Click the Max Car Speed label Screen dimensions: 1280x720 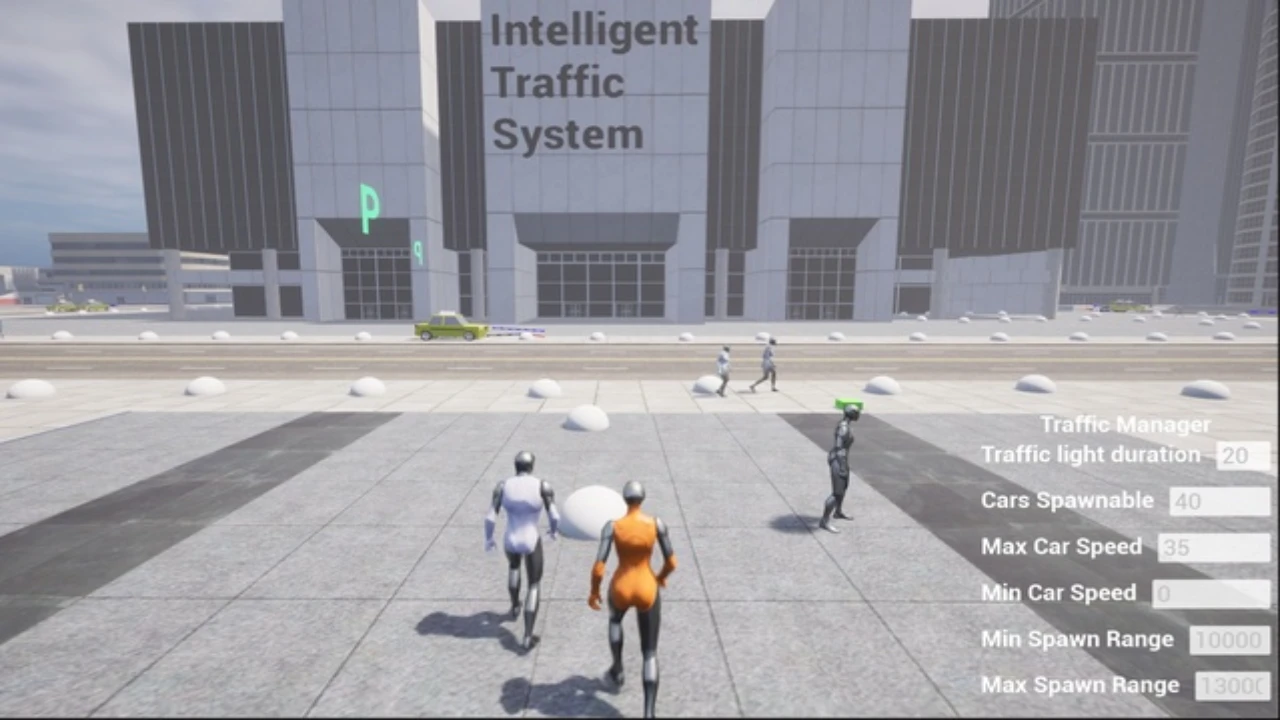[1061, 546]
